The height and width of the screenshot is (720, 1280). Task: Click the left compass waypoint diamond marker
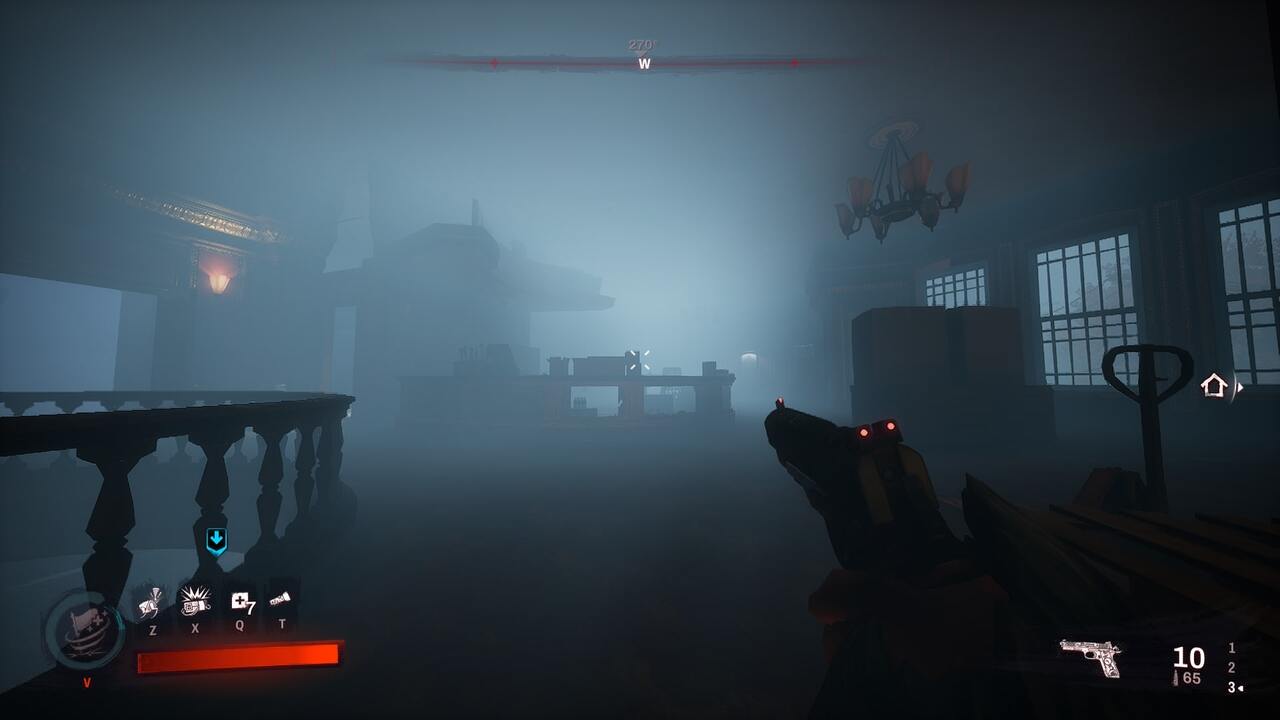point(494,63)
